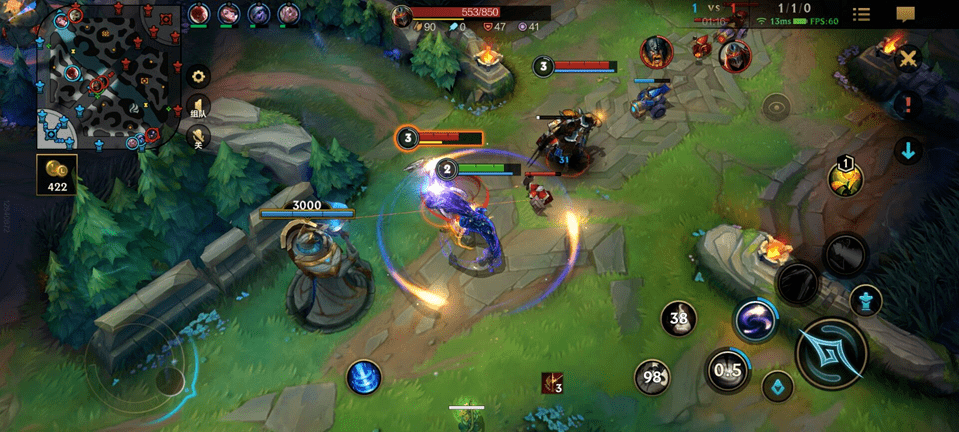Fire the main basic attack button
Viewport: 959px width, 432px height.
pos(831,352)
